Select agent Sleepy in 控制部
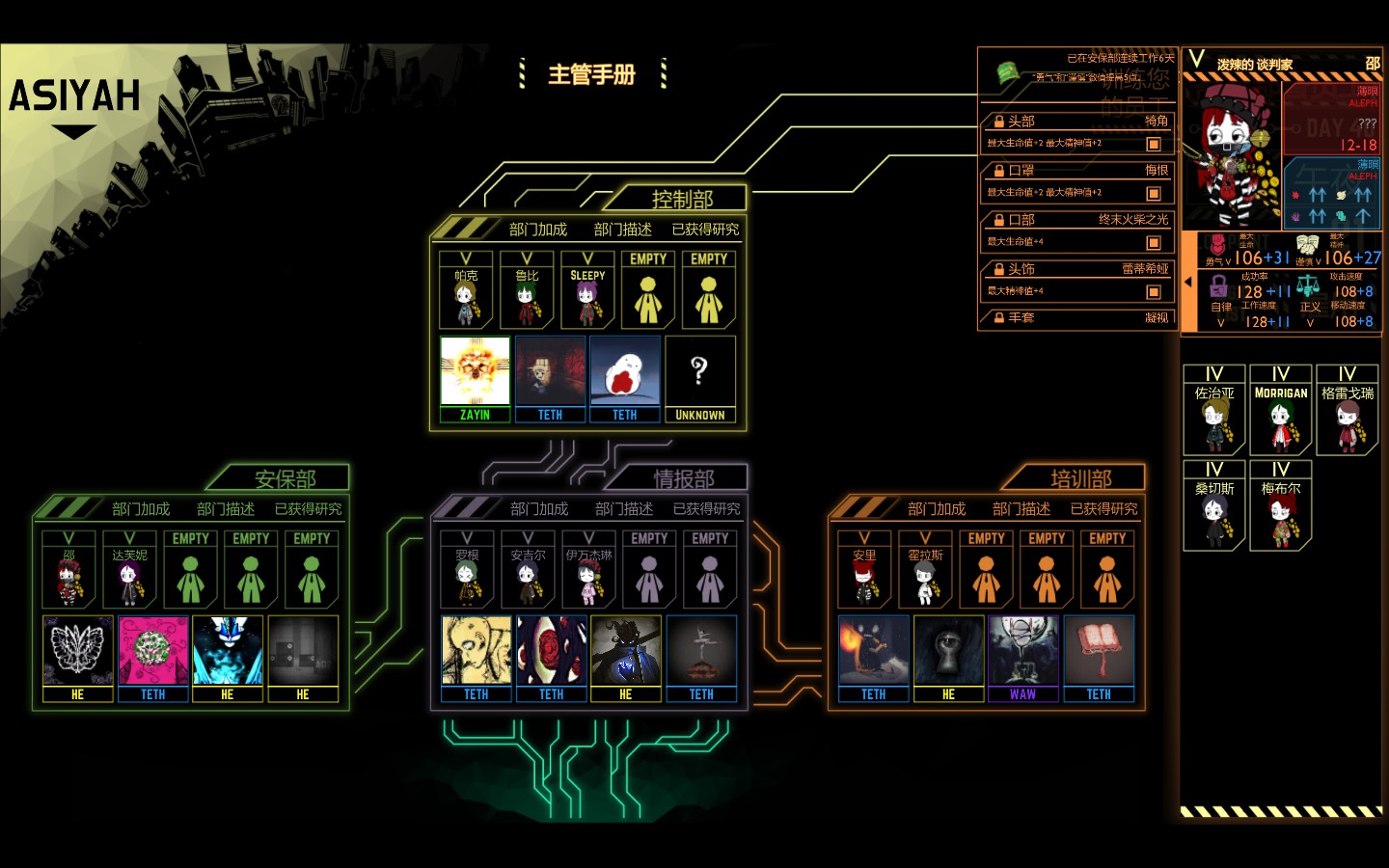1389x868 pixels. pos(587,290)
